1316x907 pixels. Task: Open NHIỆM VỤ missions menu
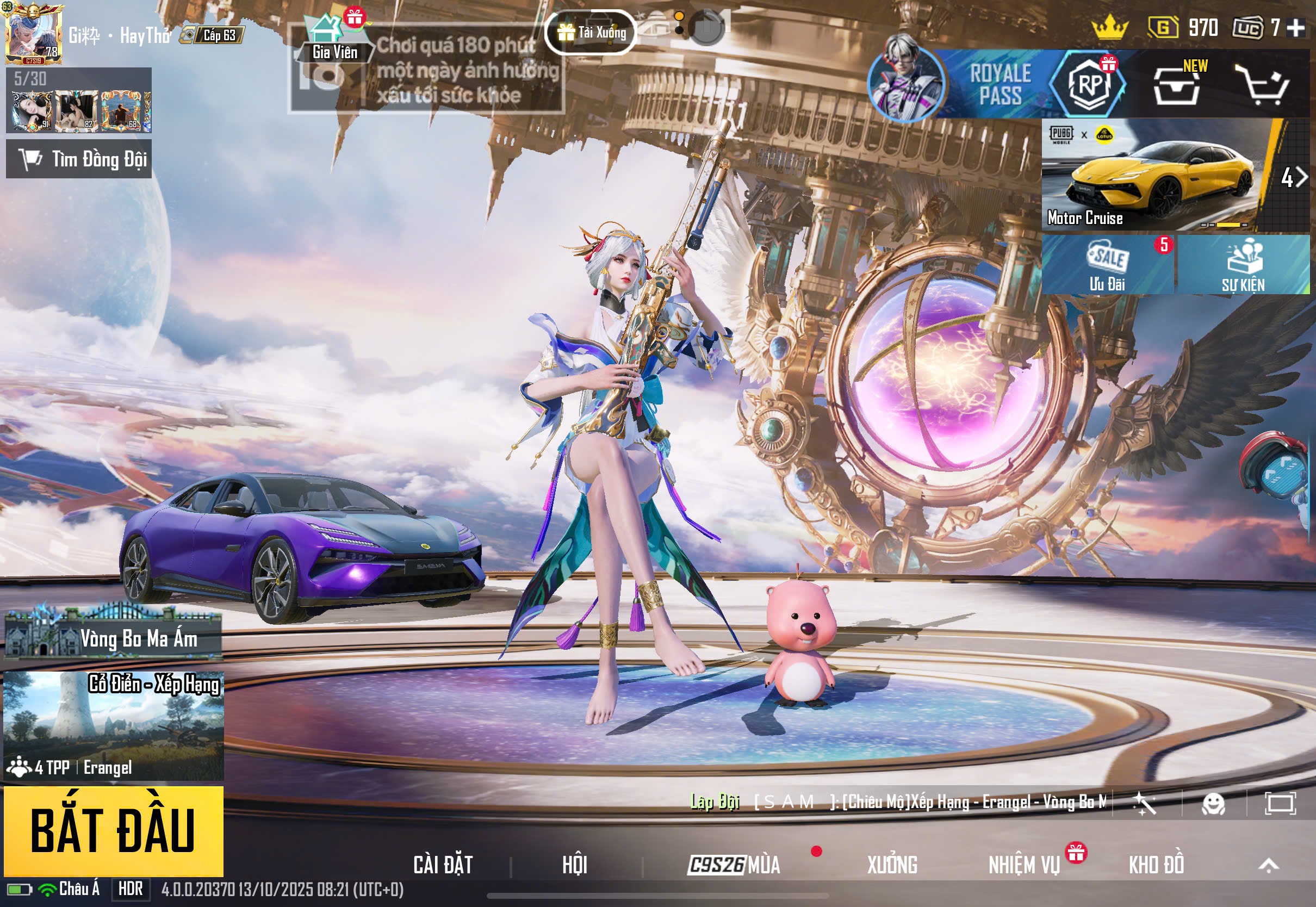[x=1024, y=865]
